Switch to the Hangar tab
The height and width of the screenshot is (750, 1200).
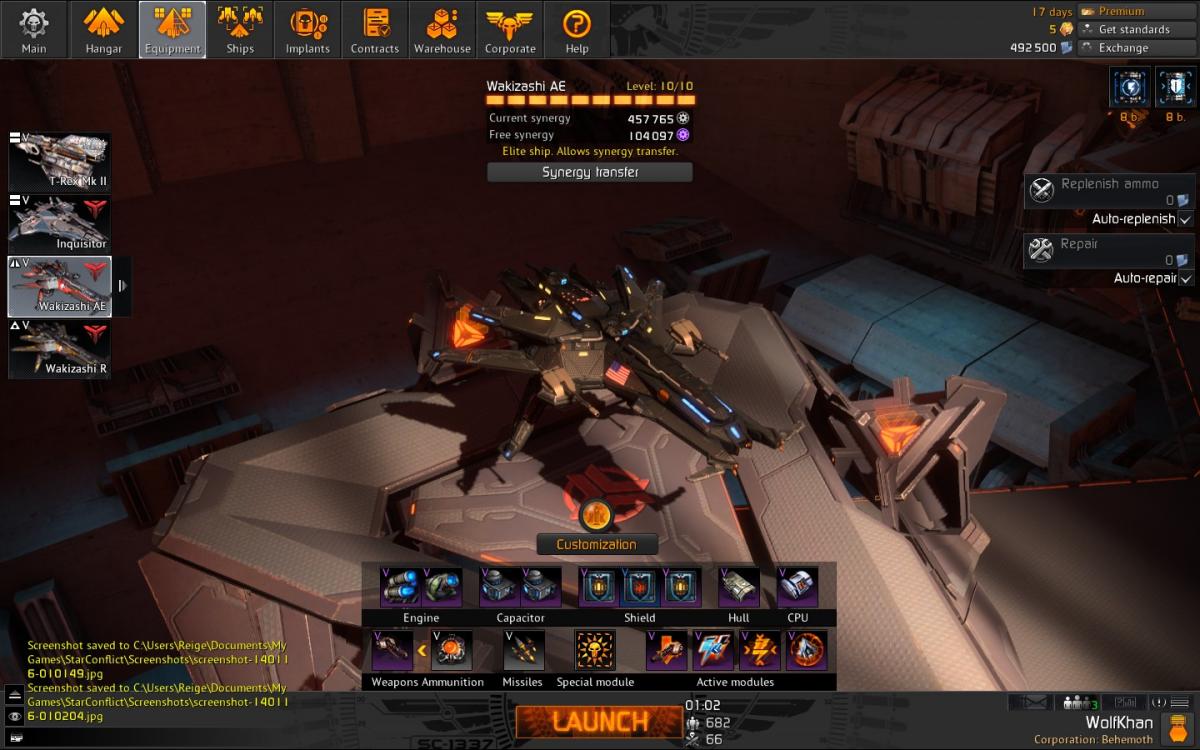coord(103,30)
